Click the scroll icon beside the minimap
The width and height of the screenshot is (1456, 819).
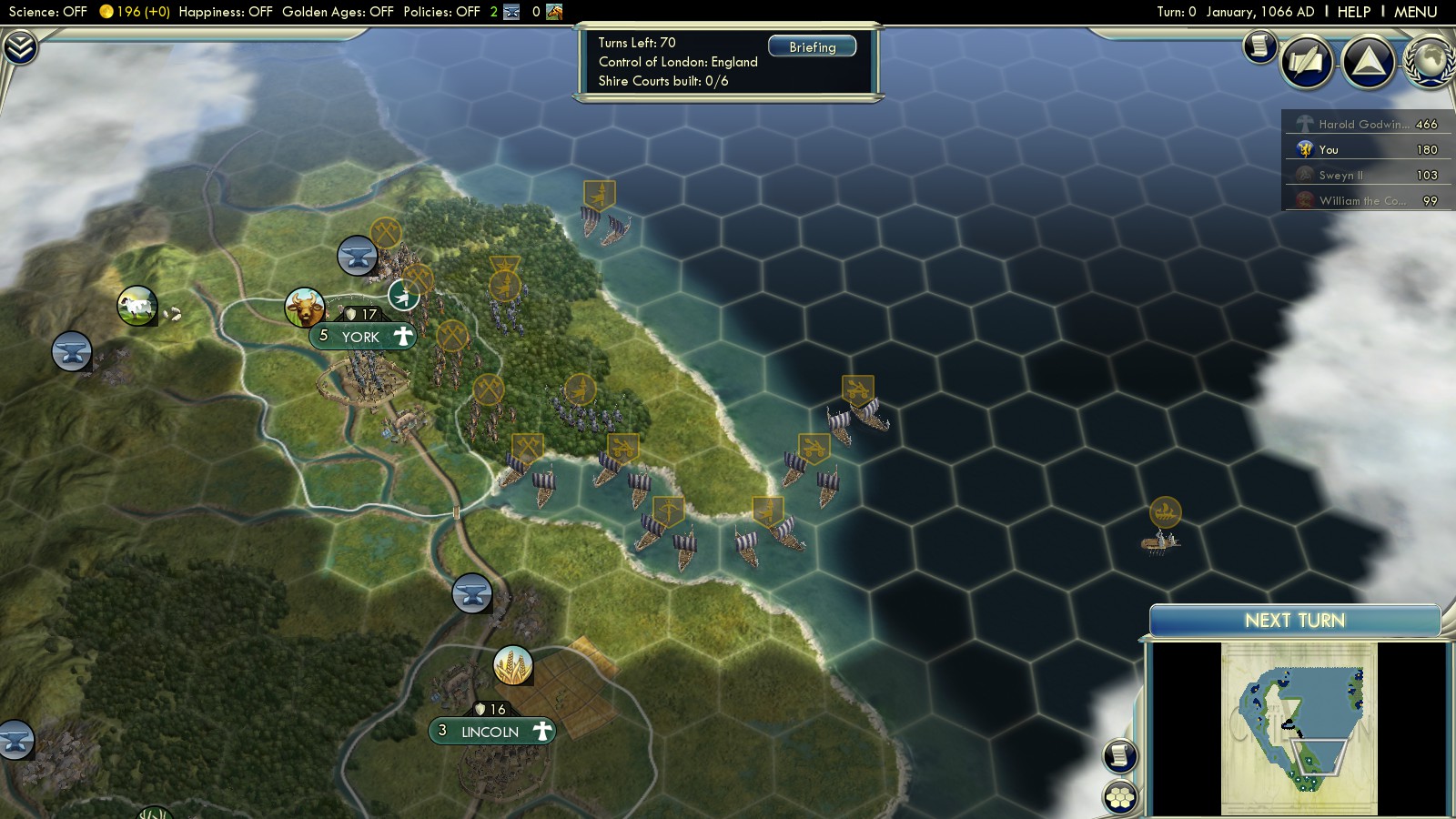(1120, 755)
